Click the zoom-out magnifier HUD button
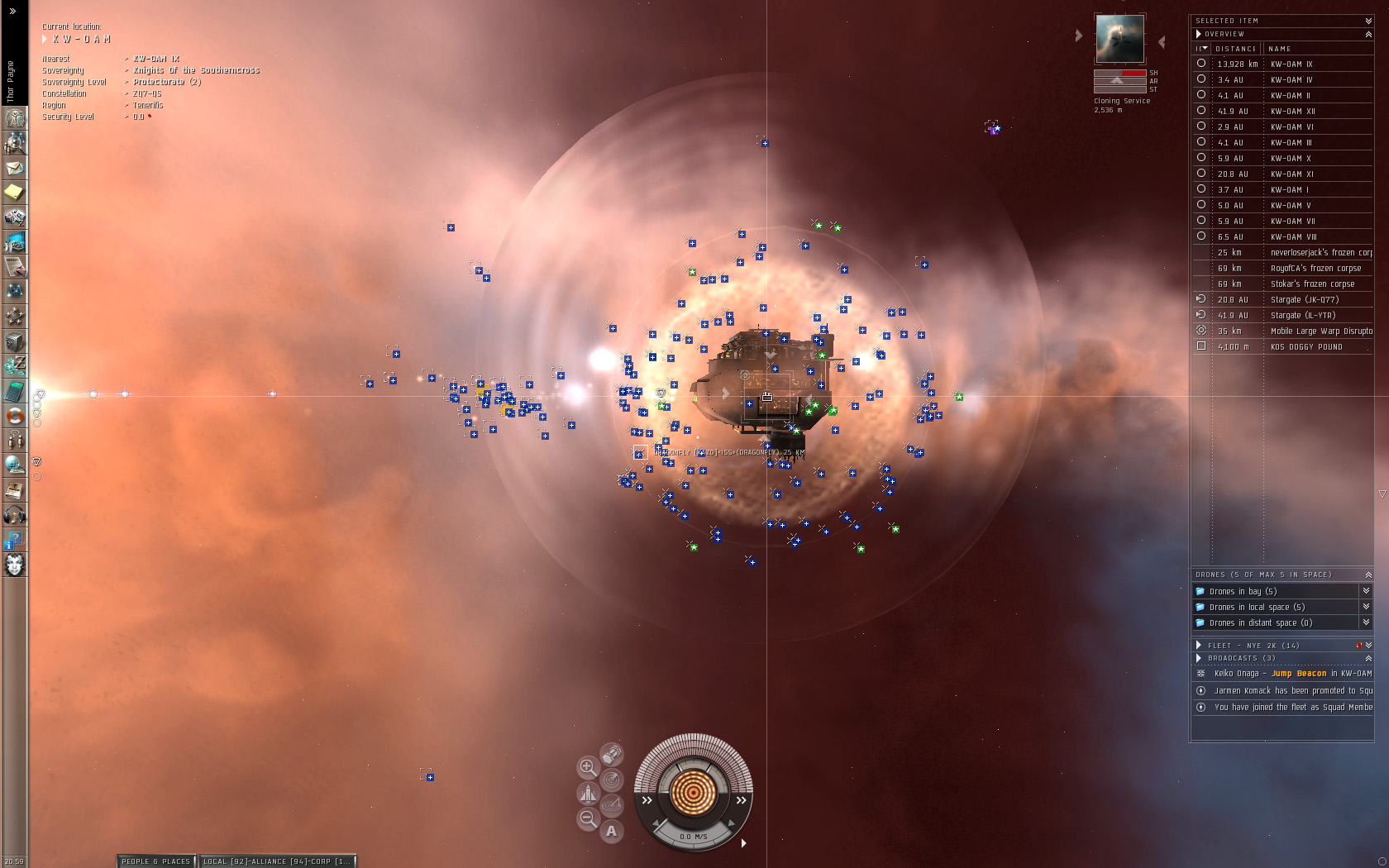The image size is (1389, 868). pyautogui.click(x=587, y=818)
